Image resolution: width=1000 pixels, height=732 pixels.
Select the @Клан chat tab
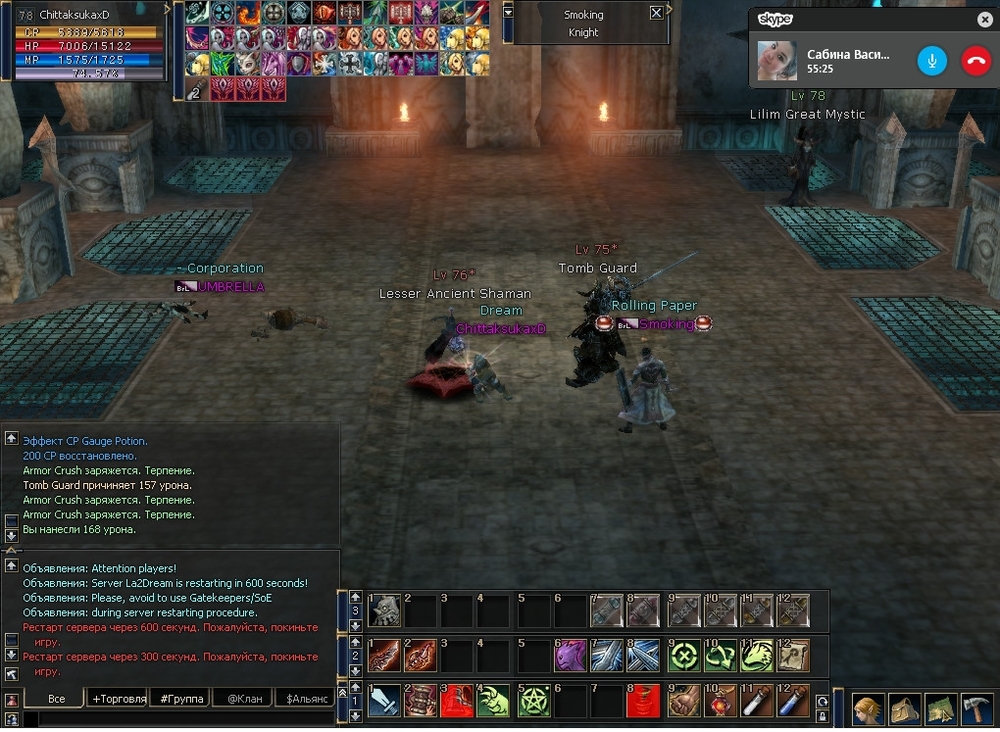click(x=244, y=698)
